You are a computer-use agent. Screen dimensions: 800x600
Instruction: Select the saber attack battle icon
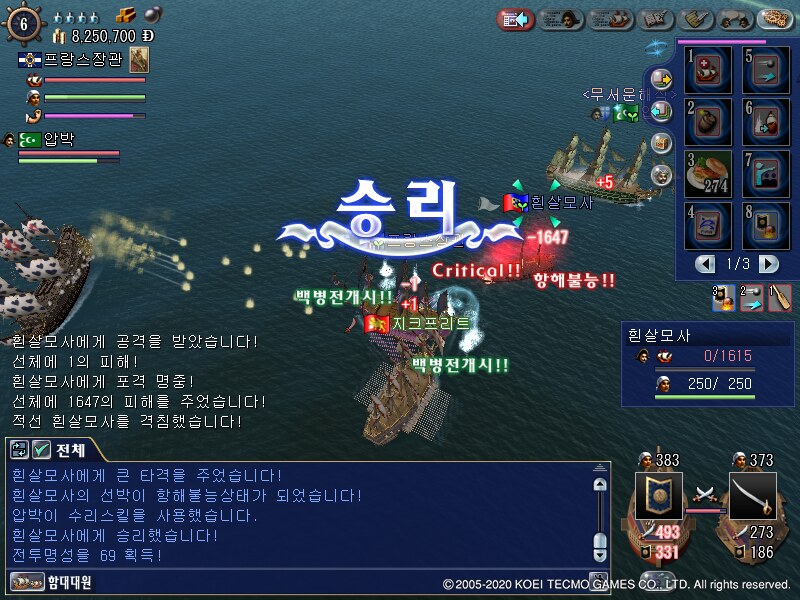[x=753, y=495]
